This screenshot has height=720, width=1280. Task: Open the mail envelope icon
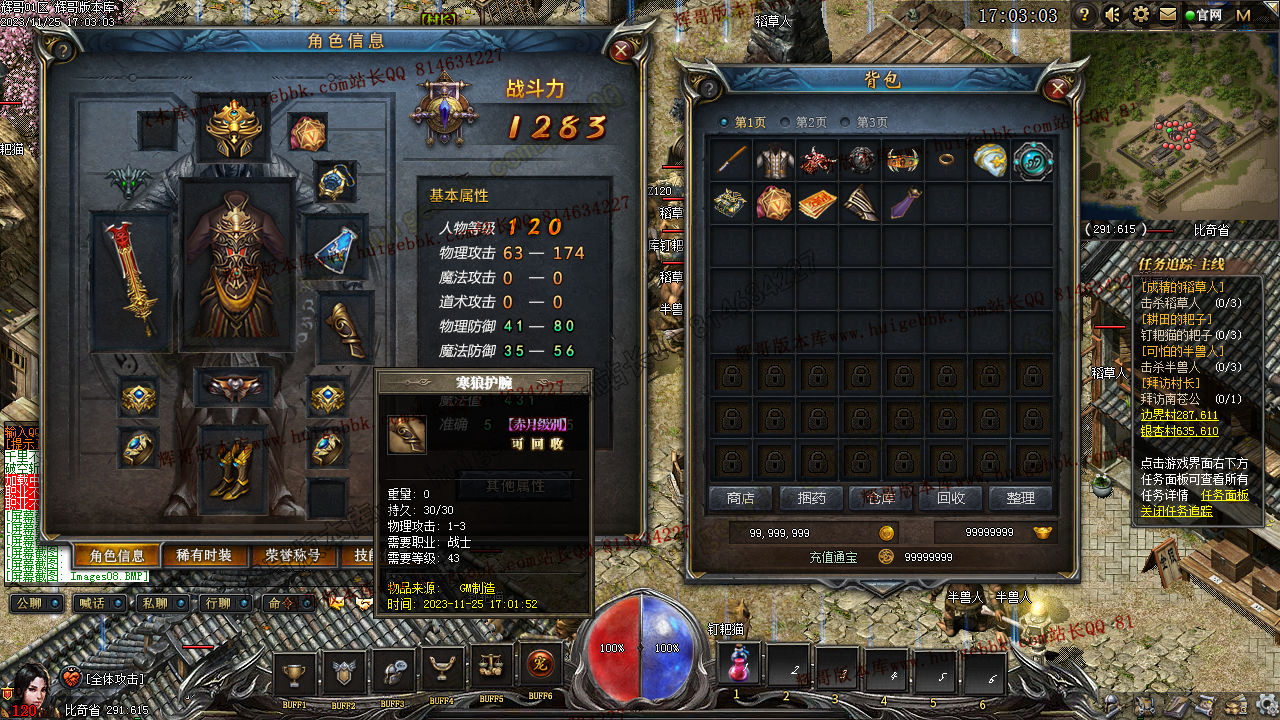pyautogui.click(x=1167, y=15)
